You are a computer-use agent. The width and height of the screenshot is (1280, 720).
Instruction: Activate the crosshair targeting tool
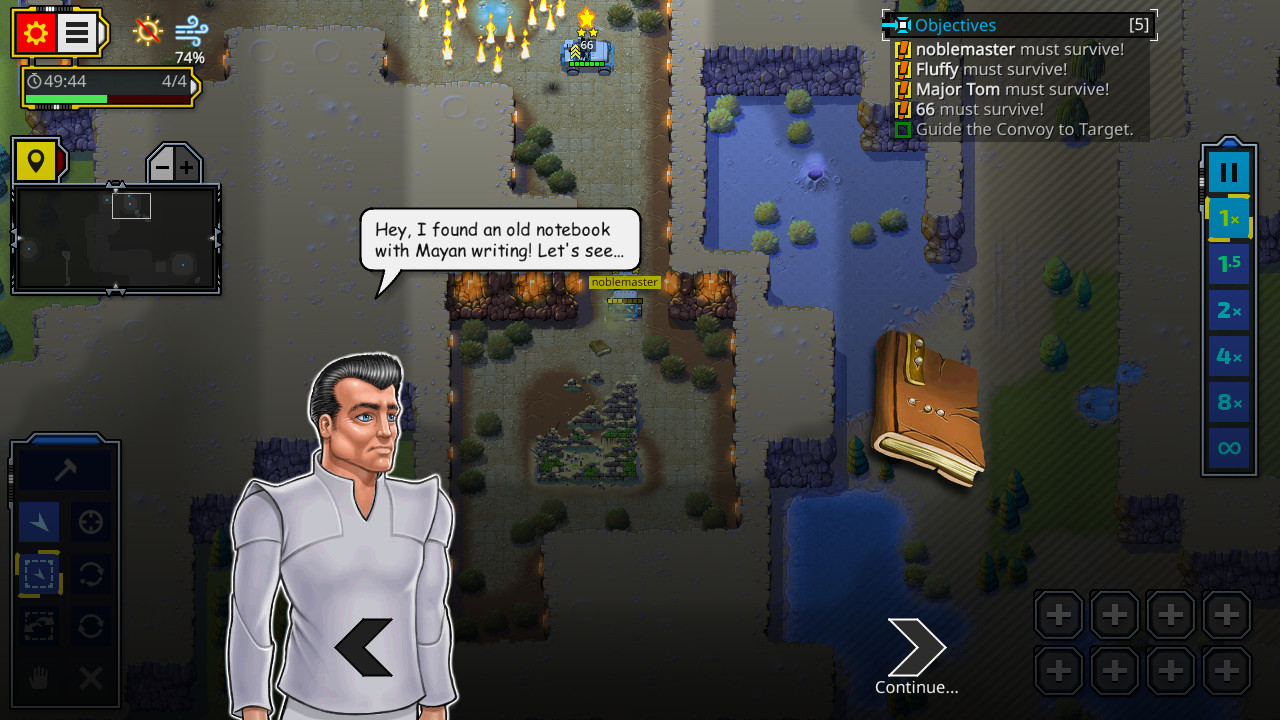pos(90,522)
